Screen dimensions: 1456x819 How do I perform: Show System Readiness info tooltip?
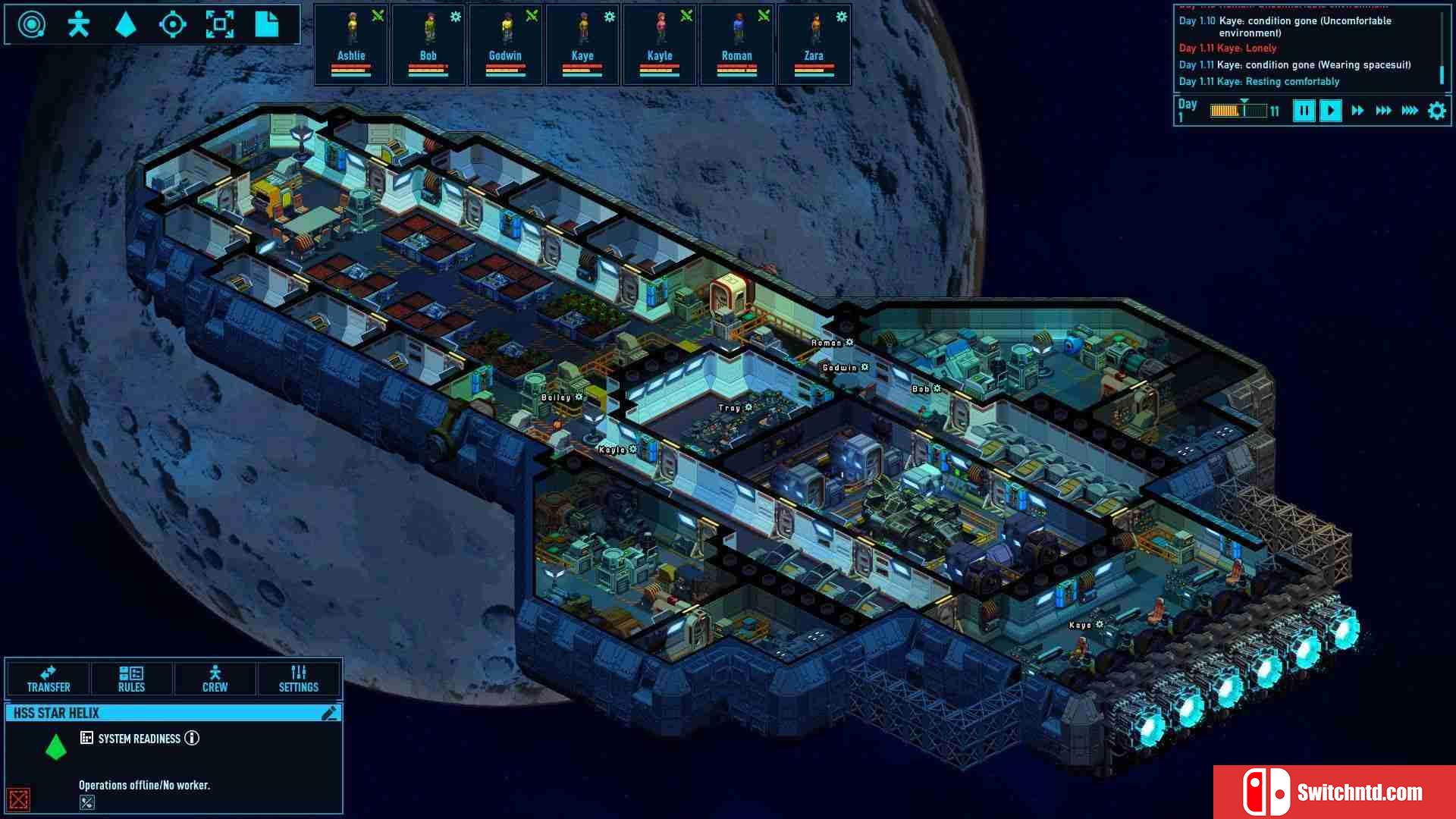click(192, 738)
